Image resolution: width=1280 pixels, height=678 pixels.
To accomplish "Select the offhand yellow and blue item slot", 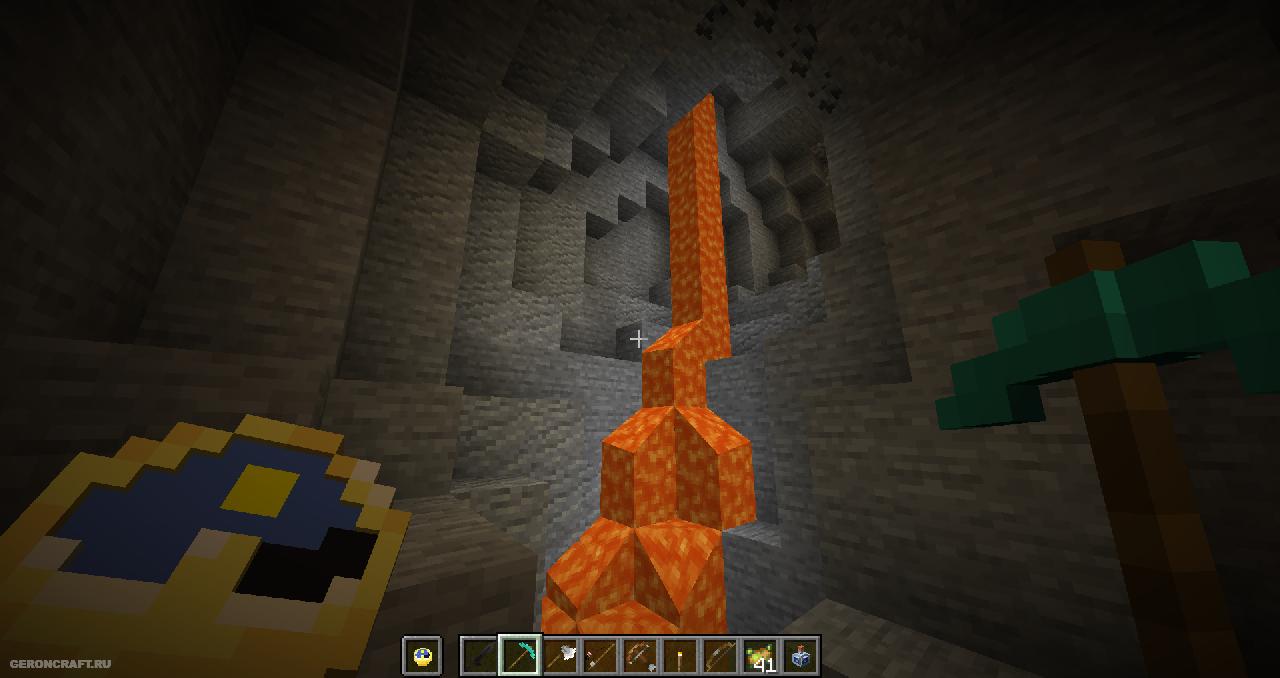I will tap(422, 656).
